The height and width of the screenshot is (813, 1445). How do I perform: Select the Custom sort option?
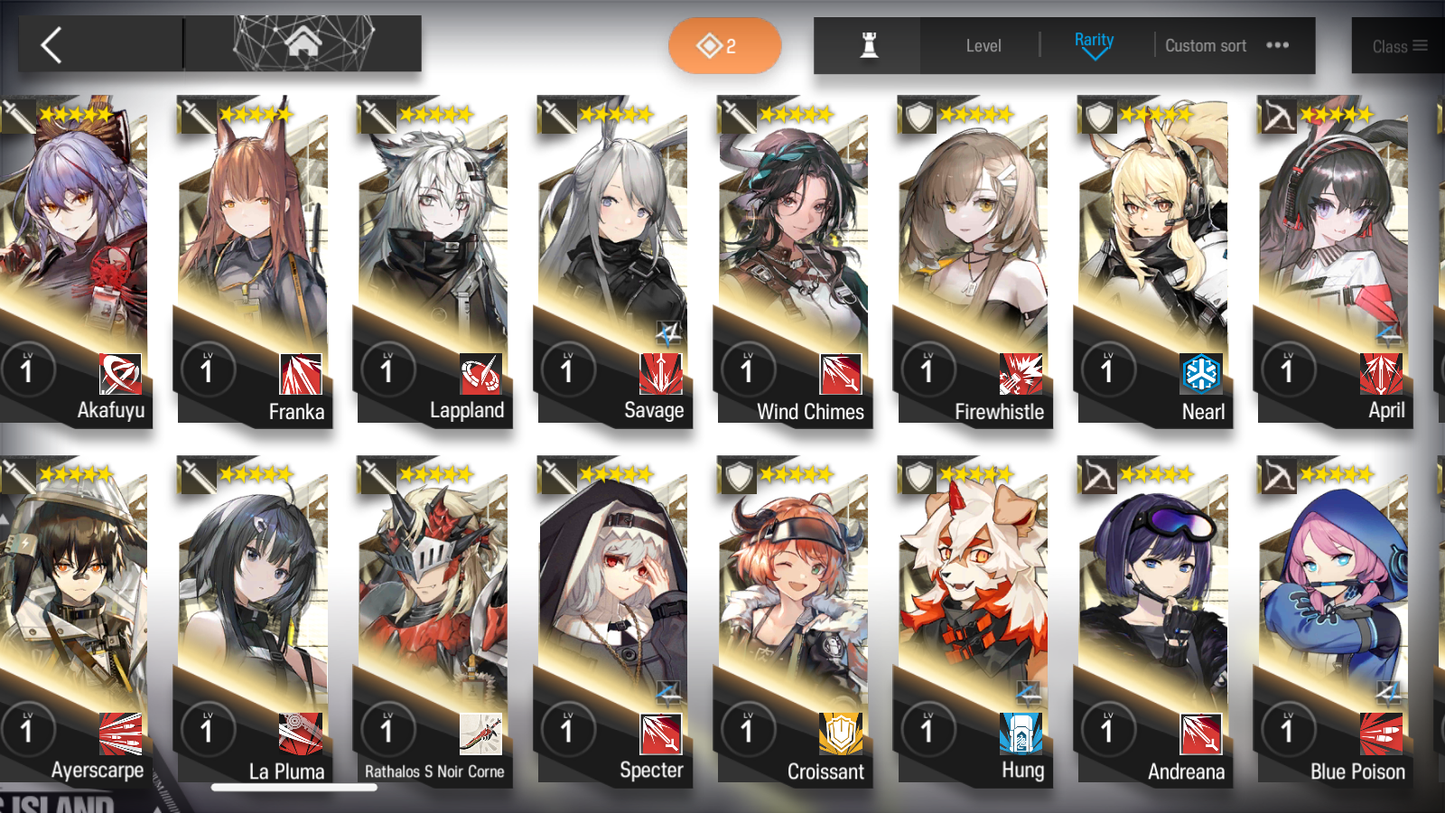[x=1205, y=45]
